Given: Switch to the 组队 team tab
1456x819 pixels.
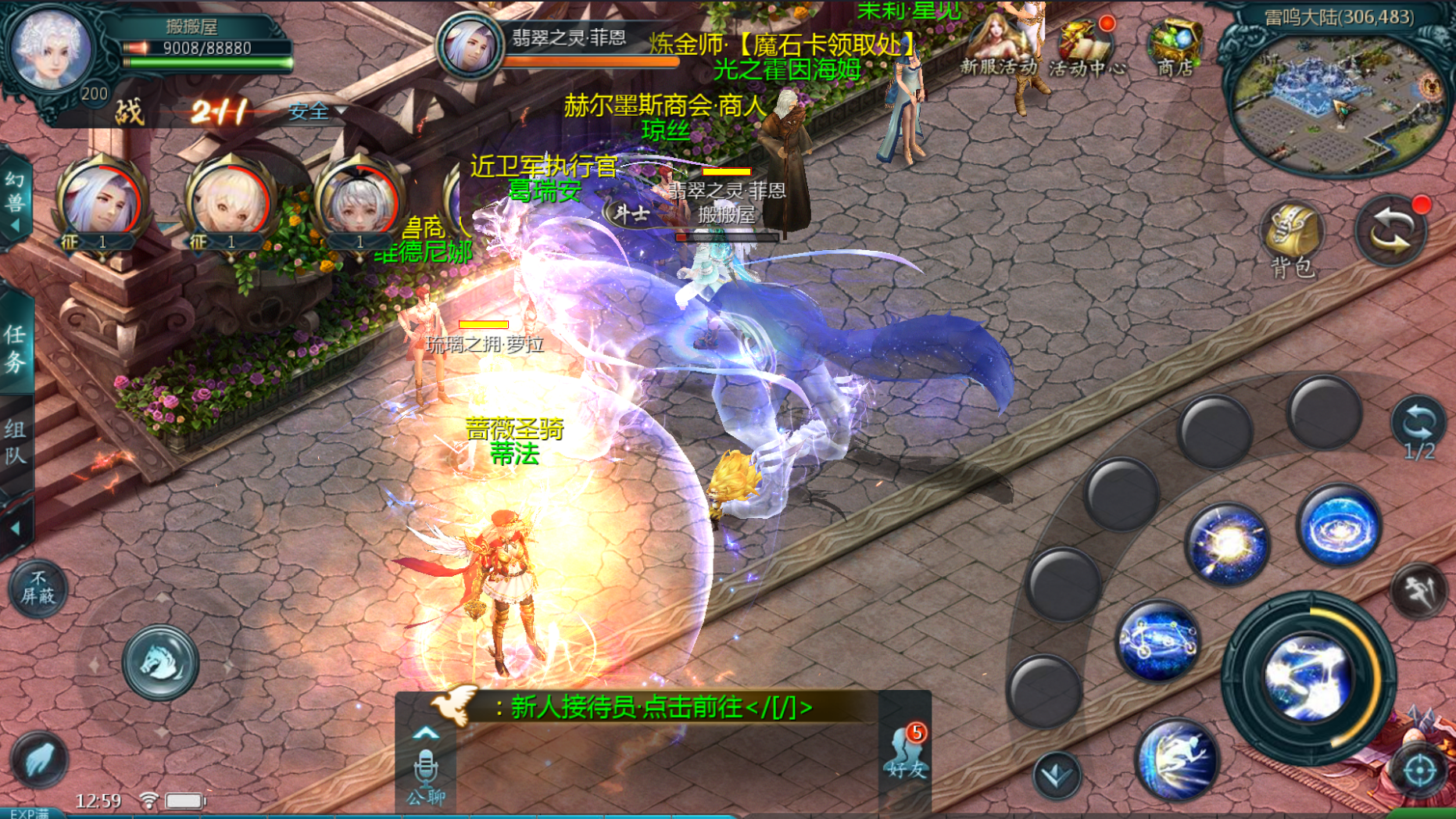Looking at the screenshot, I should [x=16, y=442].
